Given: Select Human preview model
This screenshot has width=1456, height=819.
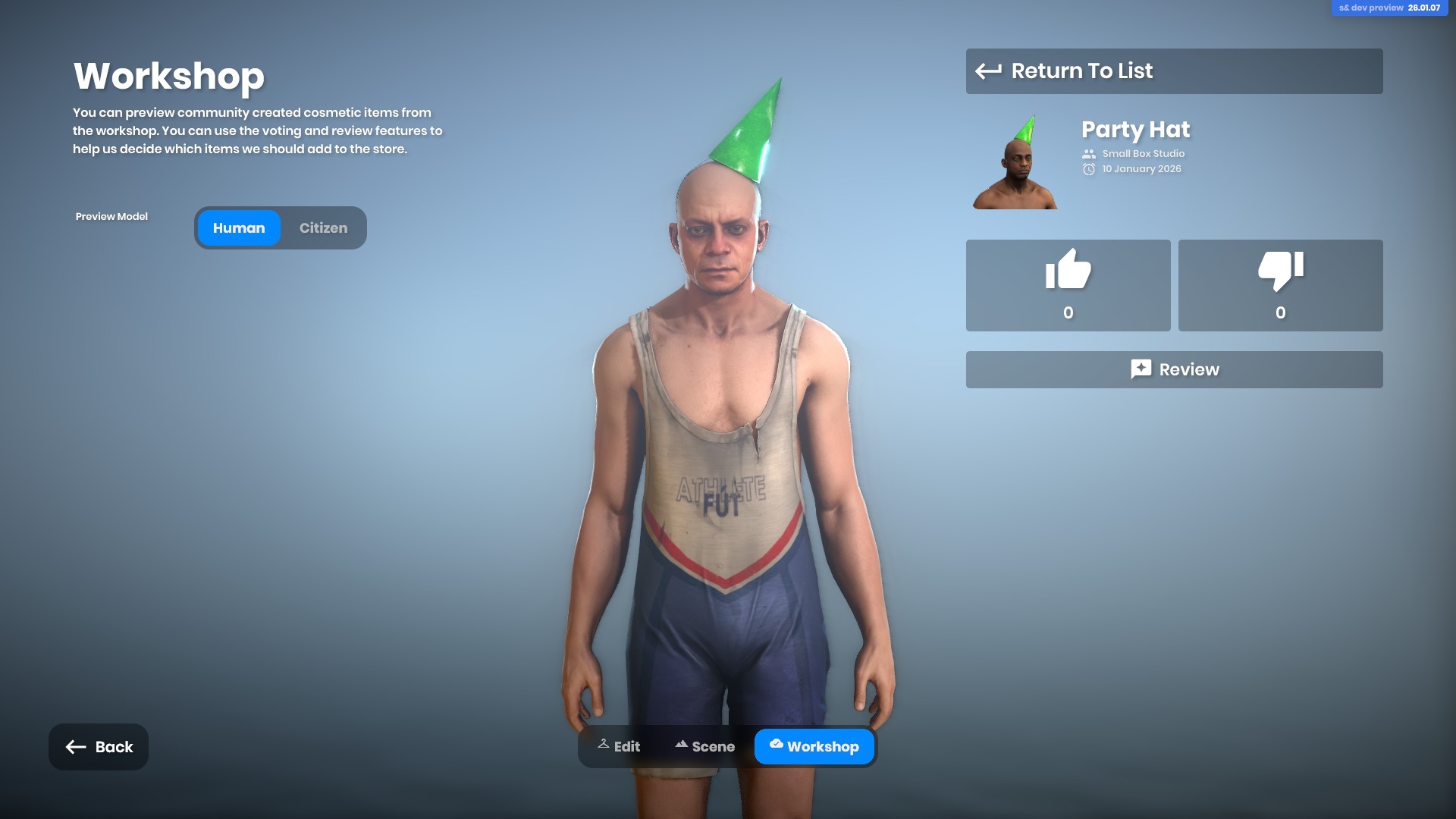Looking at the screenshot, I should pos(239,228).
